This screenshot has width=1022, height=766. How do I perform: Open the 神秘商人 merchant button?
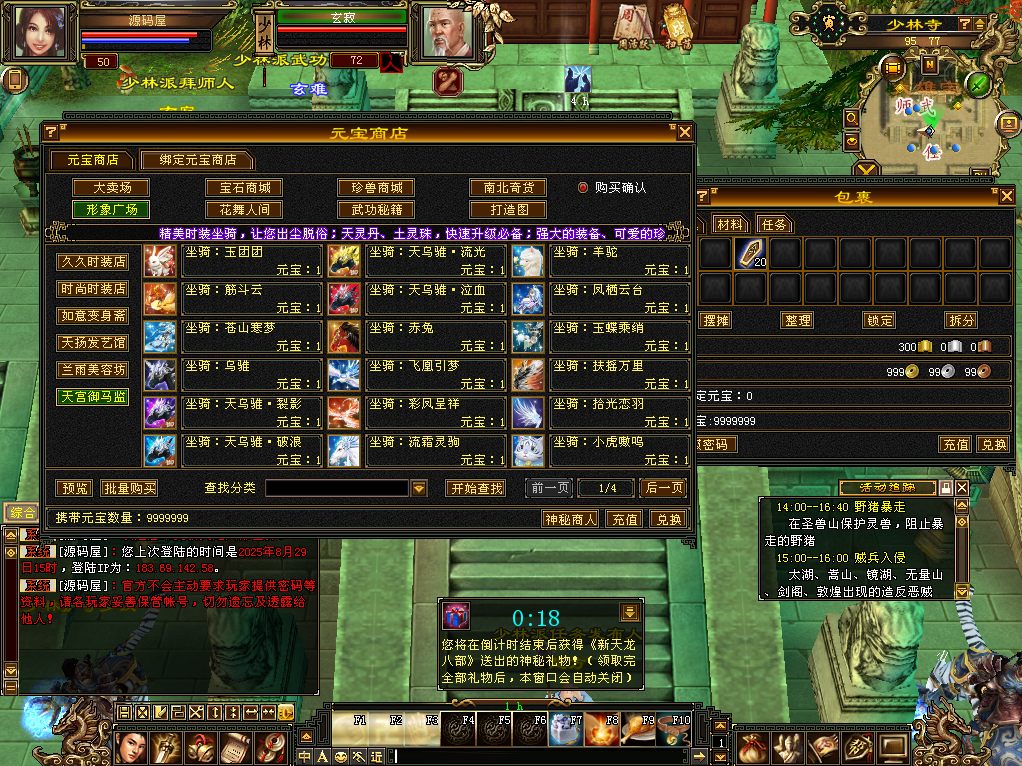pyautogui.click(x=570, y=519)
